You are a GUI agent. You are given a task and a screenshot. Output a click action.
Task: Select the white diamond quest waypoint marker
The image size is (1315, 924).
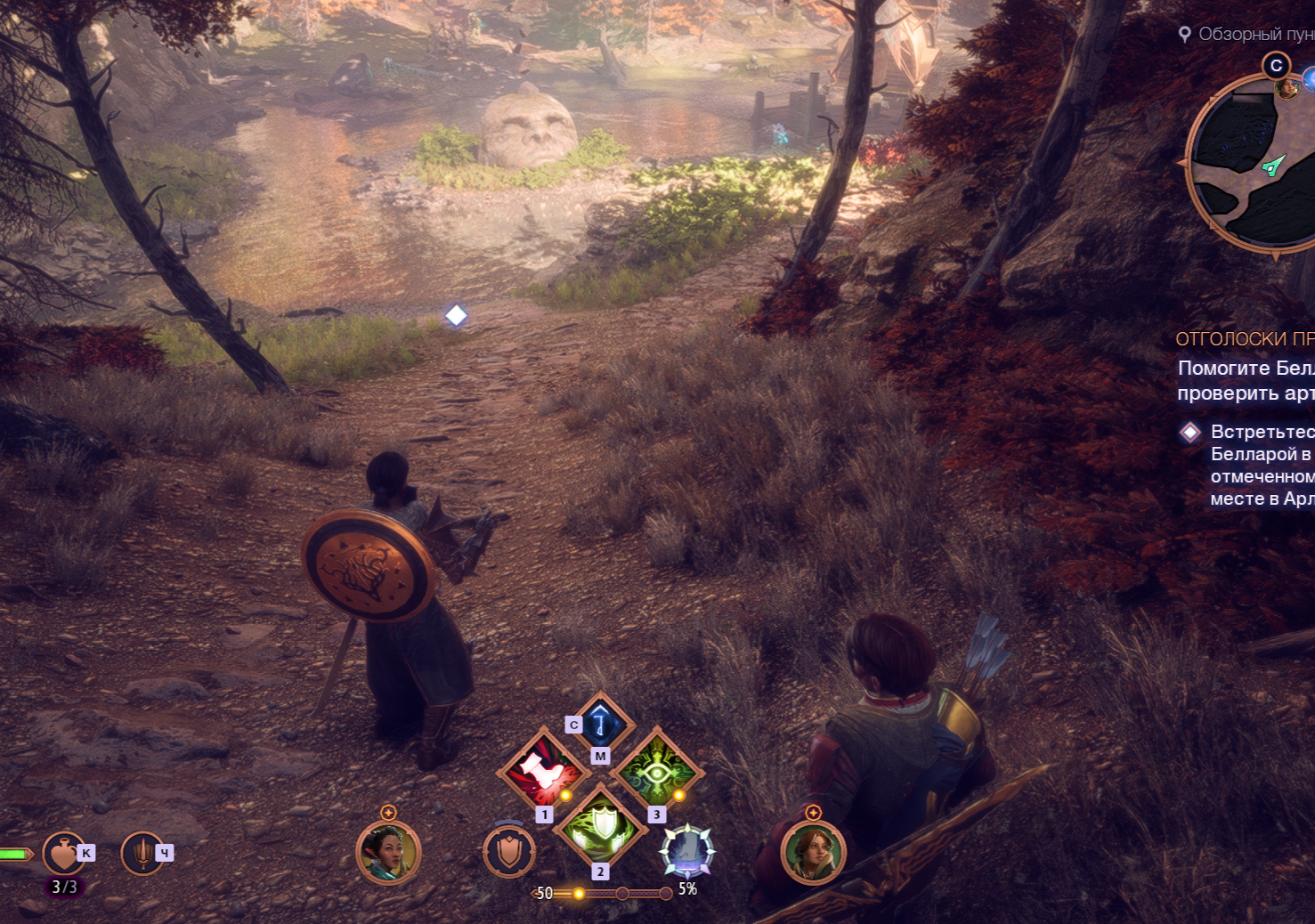[x=456, y=315]
